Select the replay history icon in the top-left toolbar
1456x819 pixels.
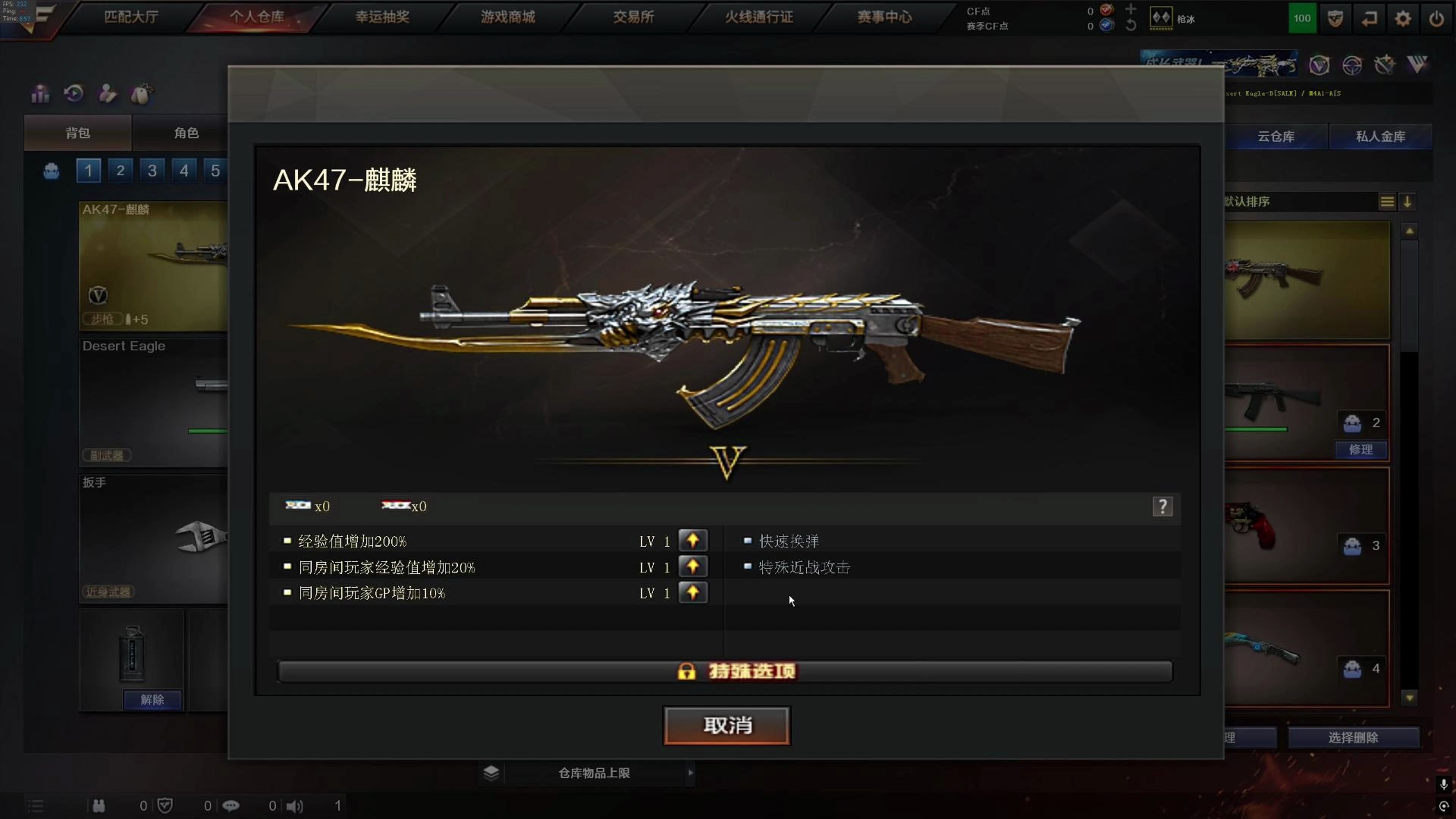tap(74, 94)
